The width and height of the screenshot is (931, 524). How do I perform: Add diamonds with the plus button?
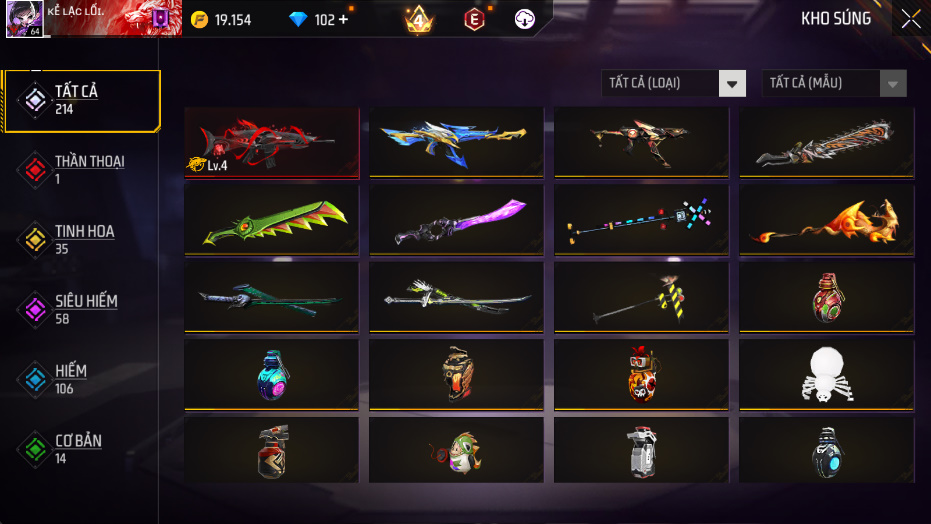tap(343, 19)
